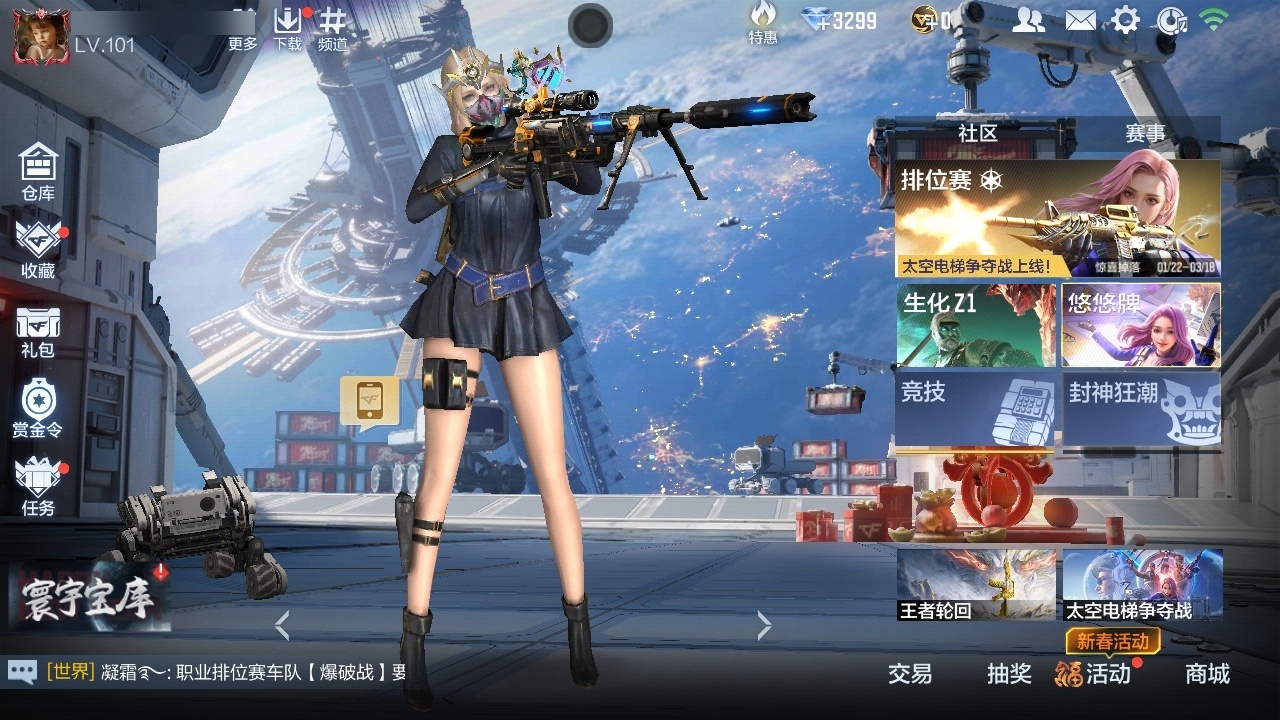Viewport: 1280px width, 720px height.
Task: Open the 礼包 gift pack menu
Action: [38, 330]
